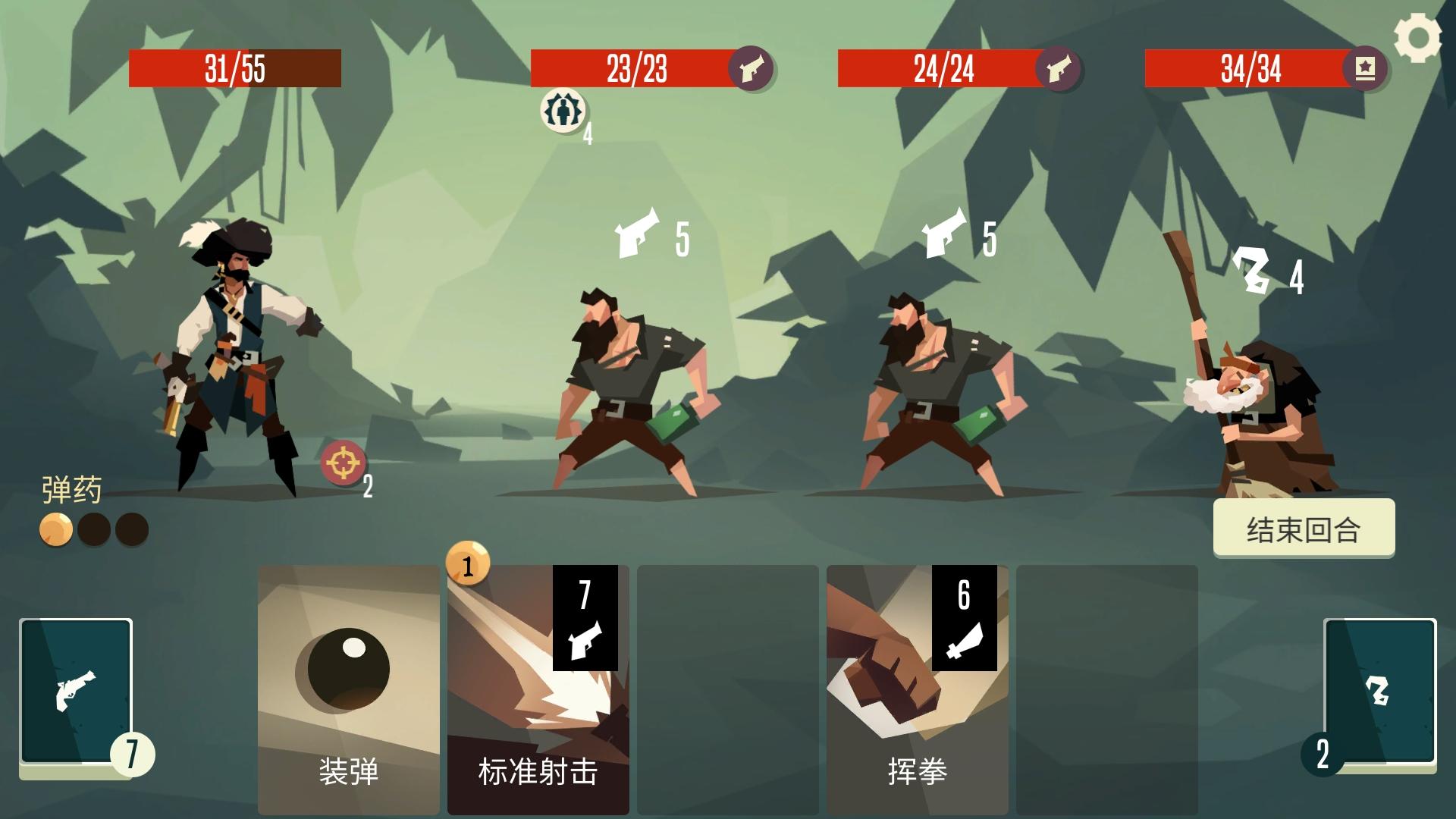Open the settings gear icon

(1419, 36)
